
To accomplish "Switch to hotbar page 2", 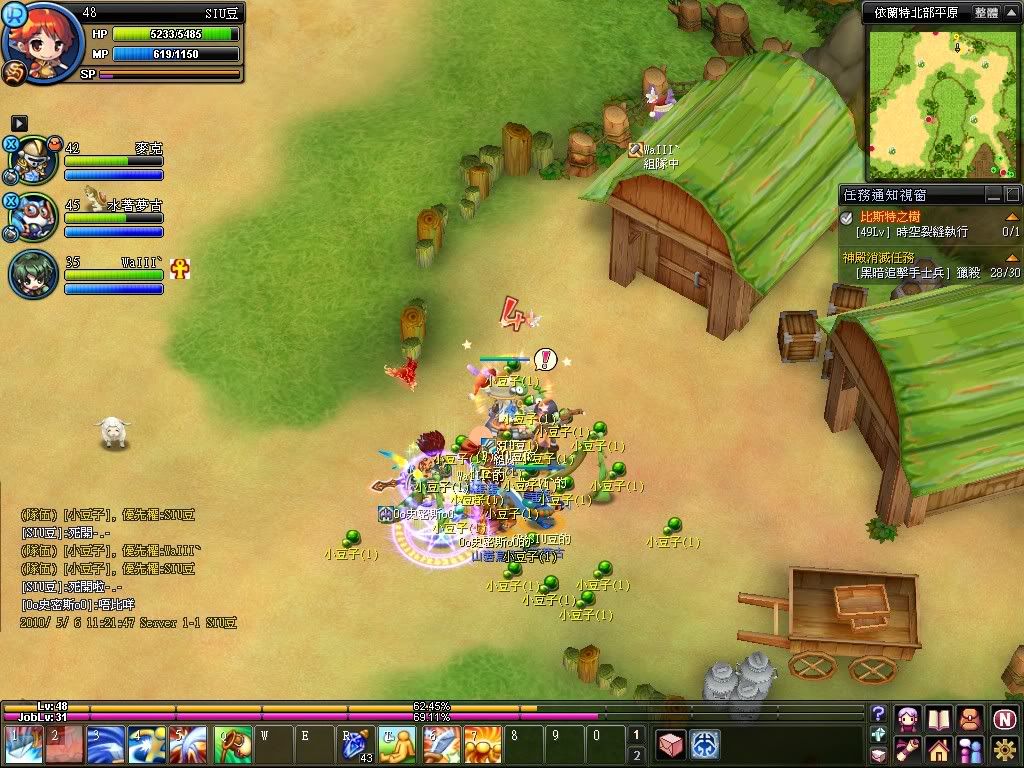I will (x=636, y=756).
